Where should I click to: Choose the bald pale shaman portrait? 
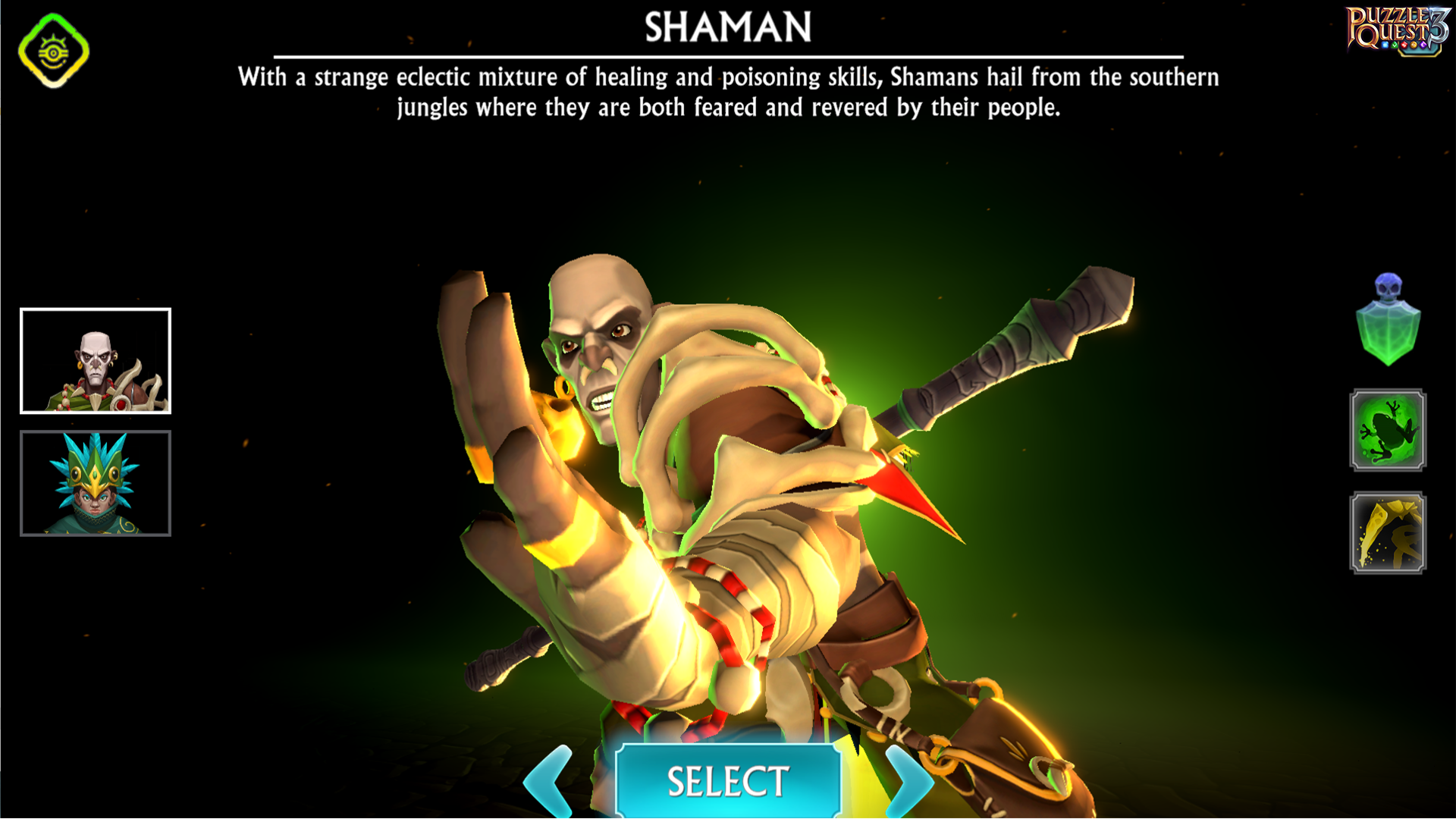coord(96,361)
